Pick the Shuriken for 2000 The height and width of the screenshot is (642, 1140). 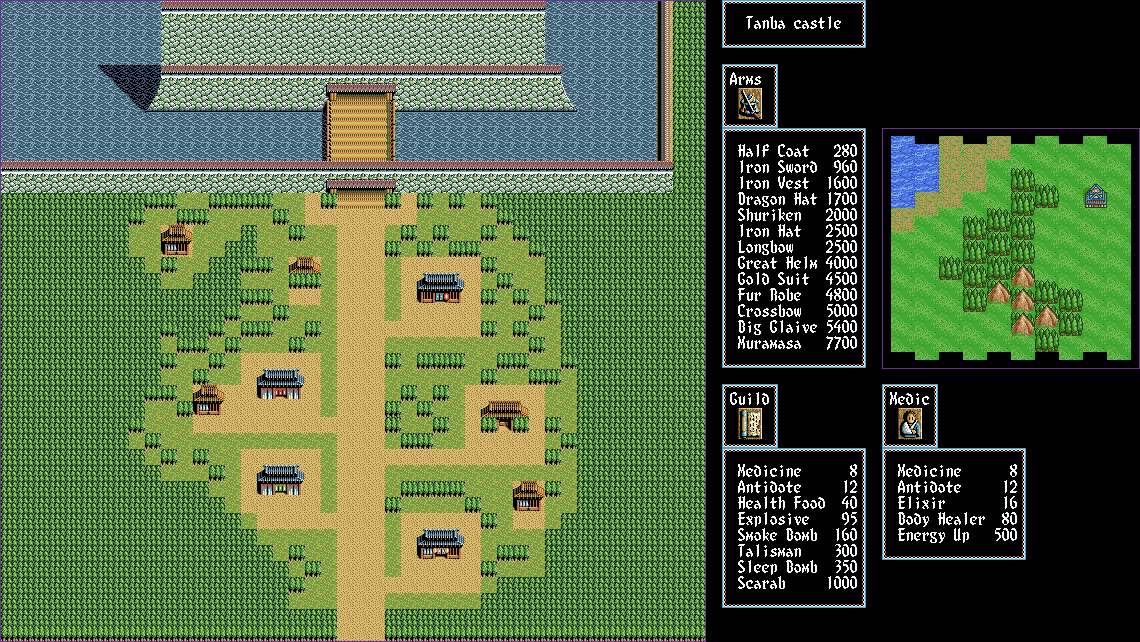coord(797,215)
